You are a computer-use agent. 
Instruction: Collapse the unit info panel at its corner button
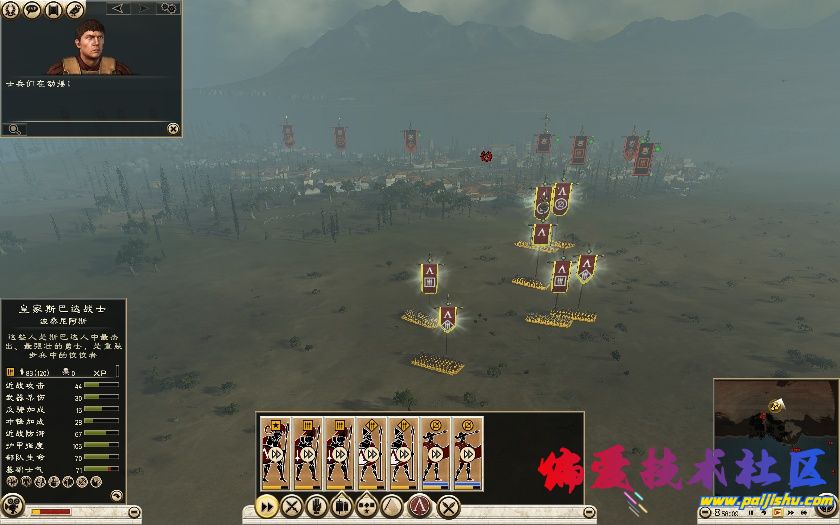click(117, 494)
